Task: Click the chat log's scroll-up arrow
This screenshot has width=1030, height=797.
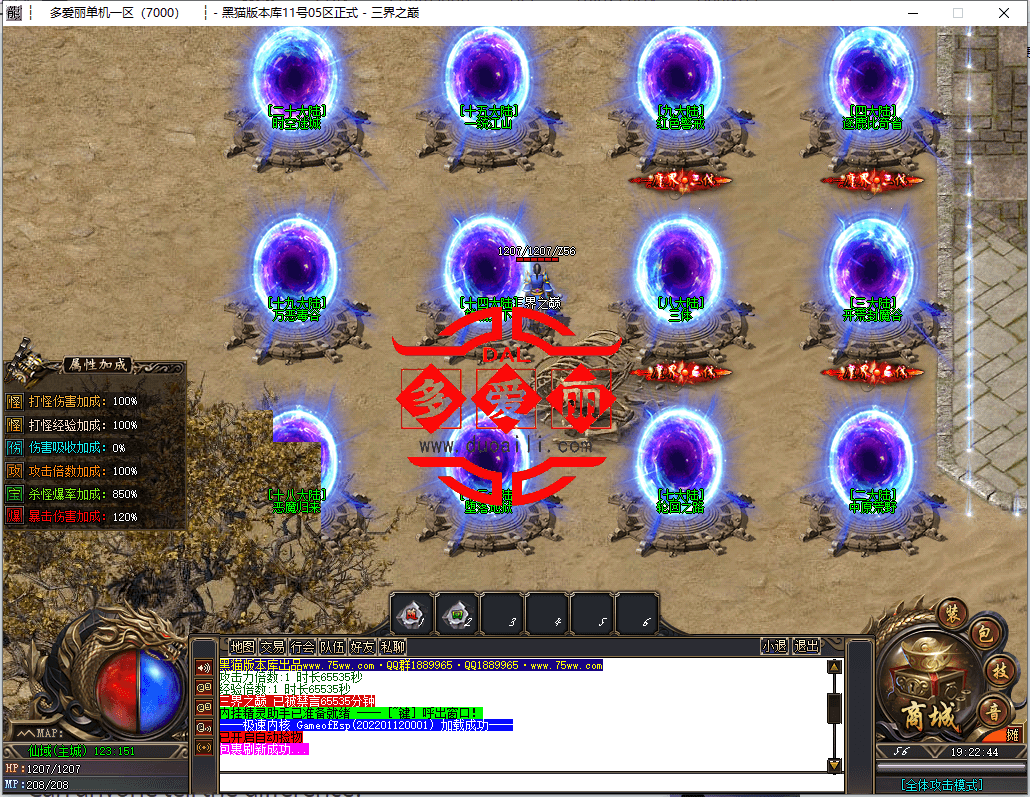Action: pyautogui.click(x=834, y=667)
